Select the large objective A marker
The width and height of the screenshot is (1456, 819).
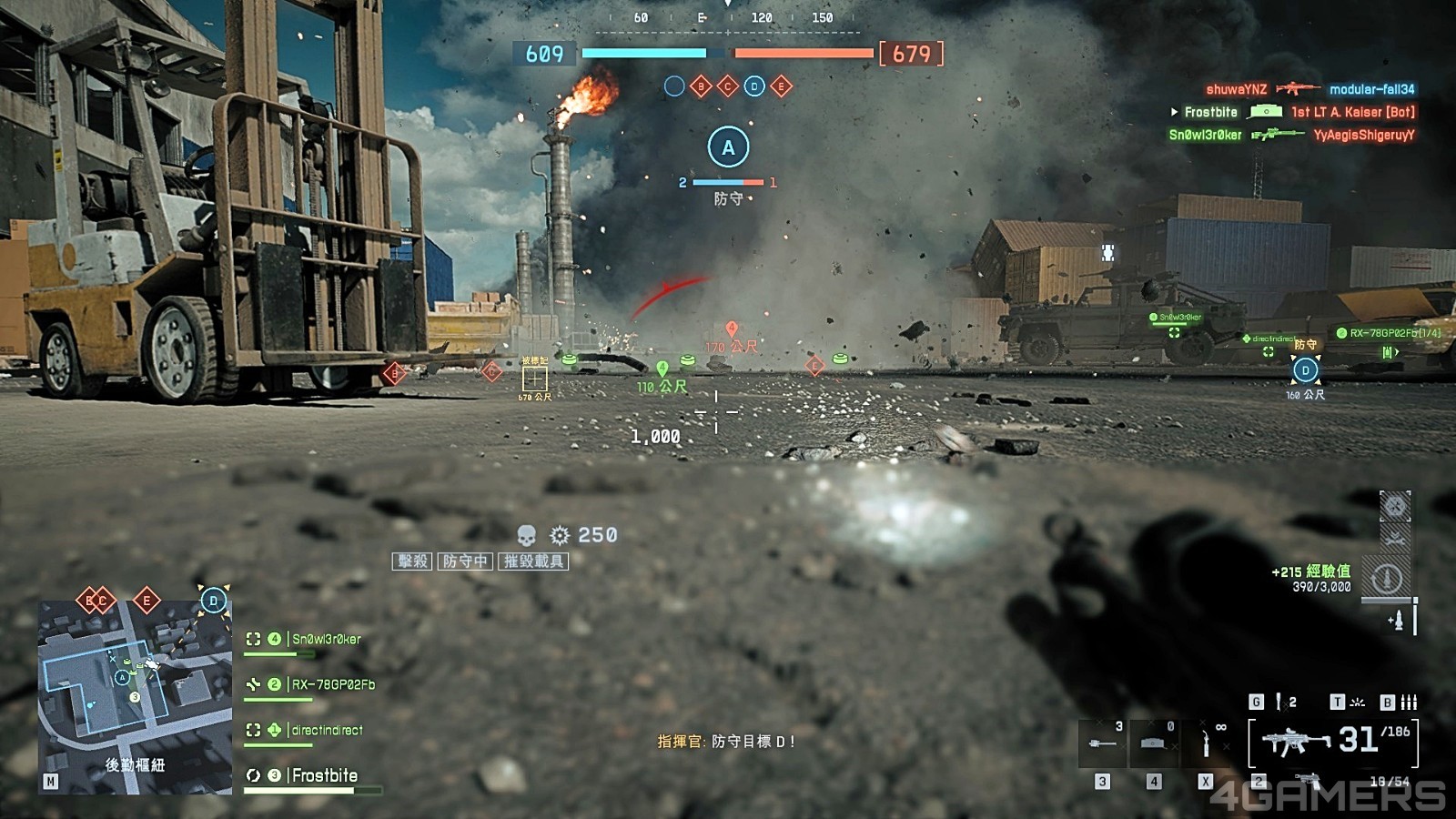(x=728, y=147)
